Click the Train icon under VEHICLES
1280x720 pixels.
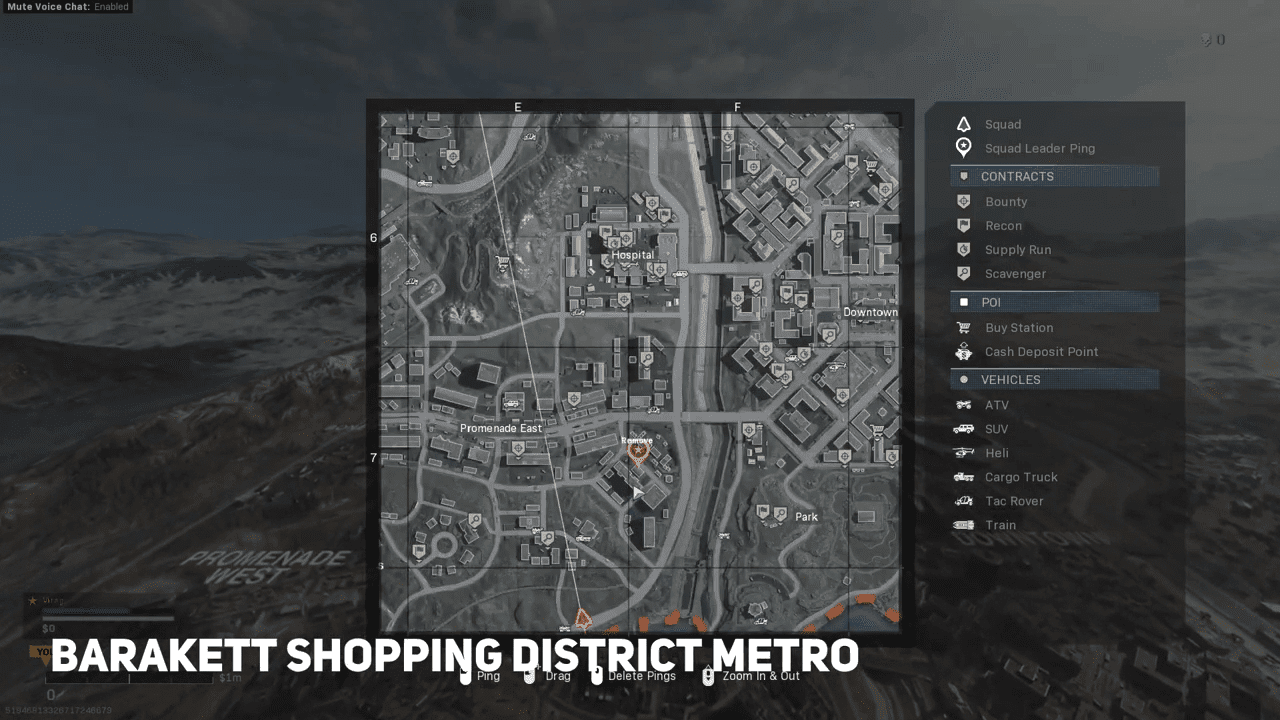click(962, 524)
